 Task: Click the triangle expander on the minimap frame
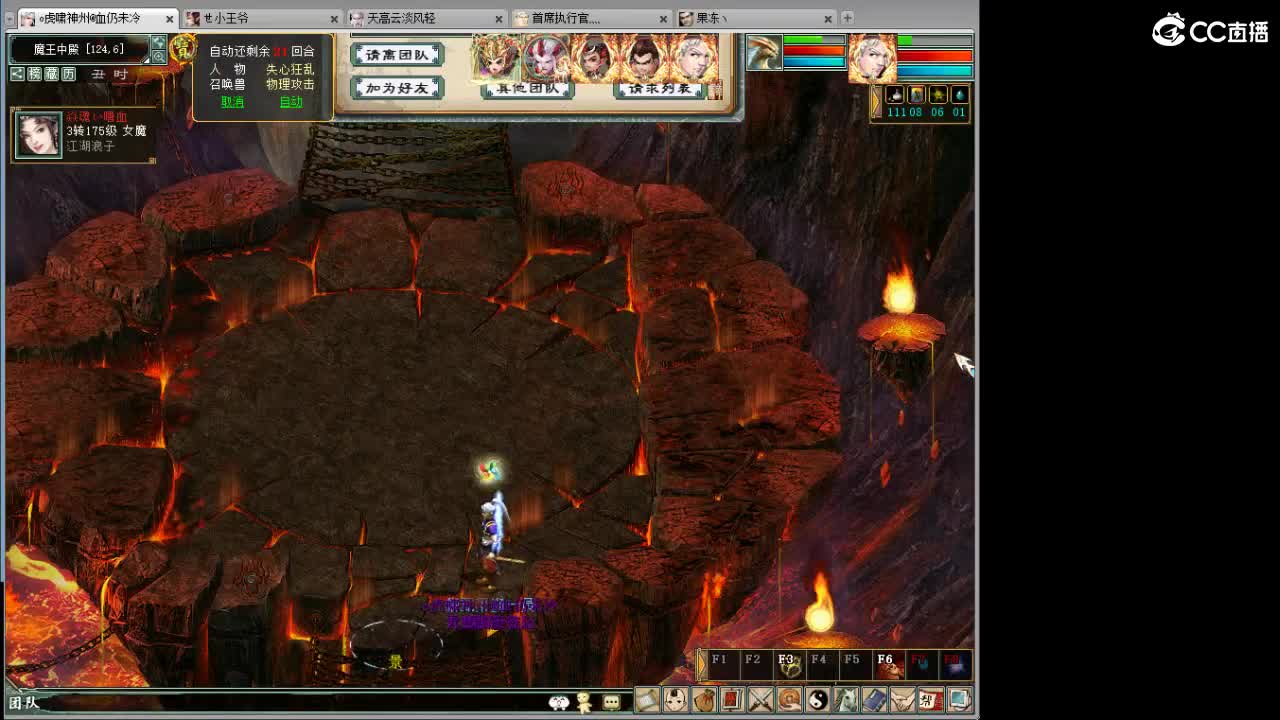pyautogui.click(x=146, y=60)
